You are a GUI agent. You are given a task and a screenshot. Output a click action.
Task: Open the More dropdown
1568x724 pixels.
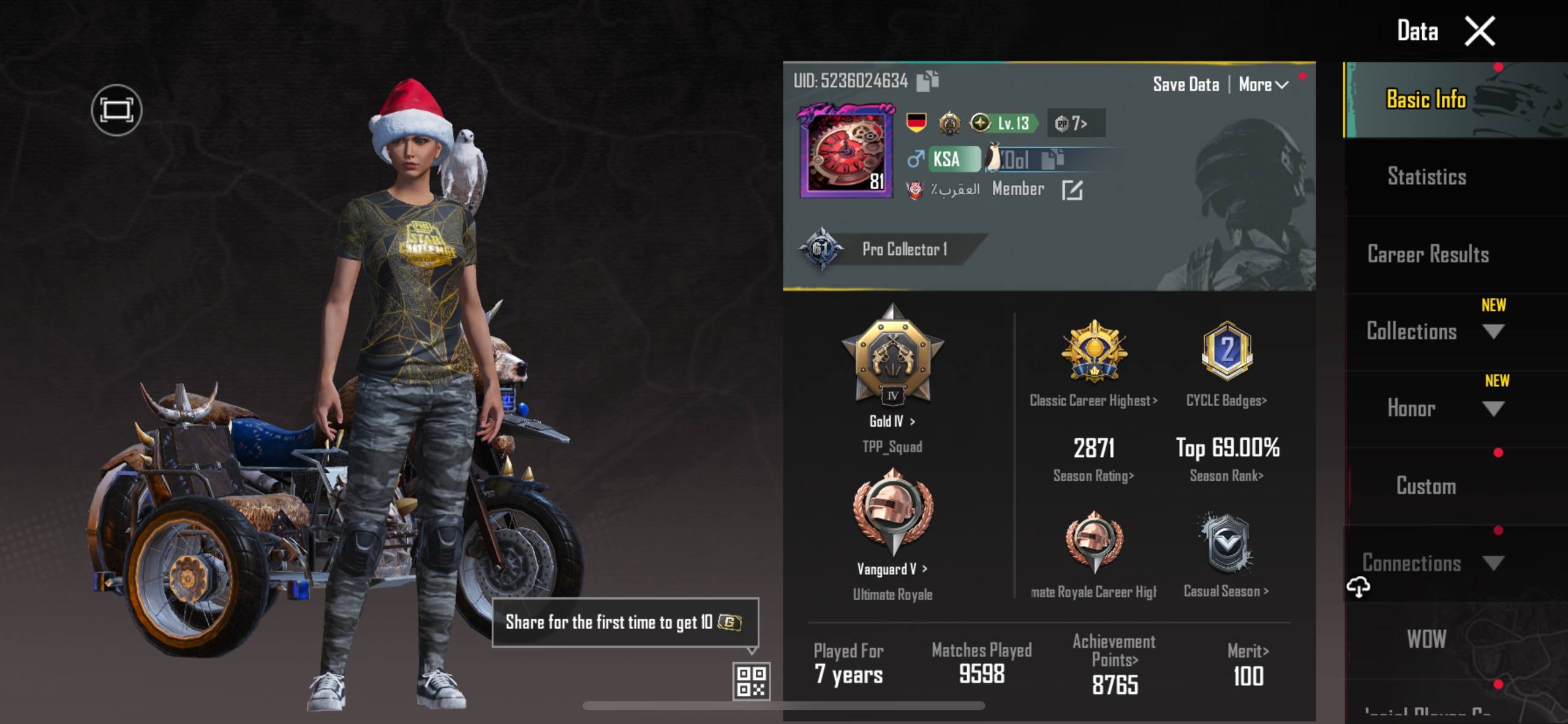(x=1263, y=85)
